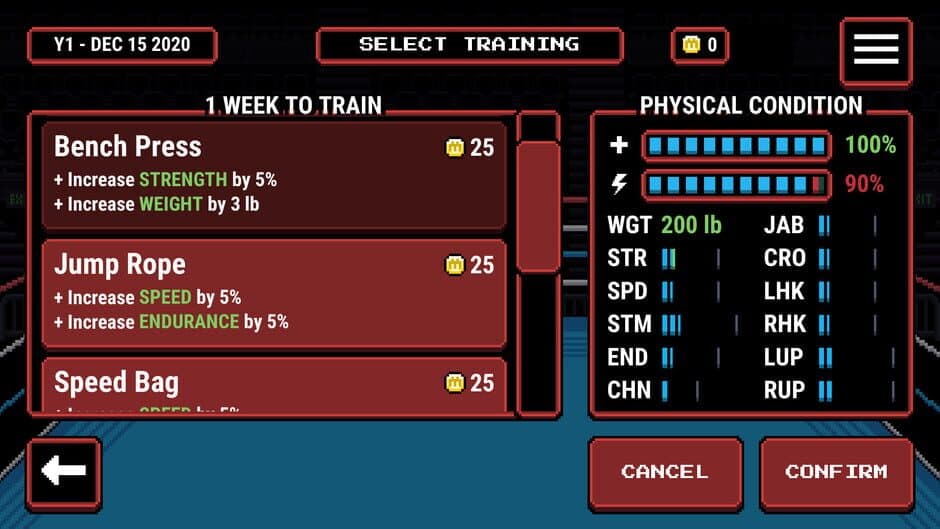Screen dimensions: 940x529
Task: Pick the Speed Bag training
Action: (273, 385)
